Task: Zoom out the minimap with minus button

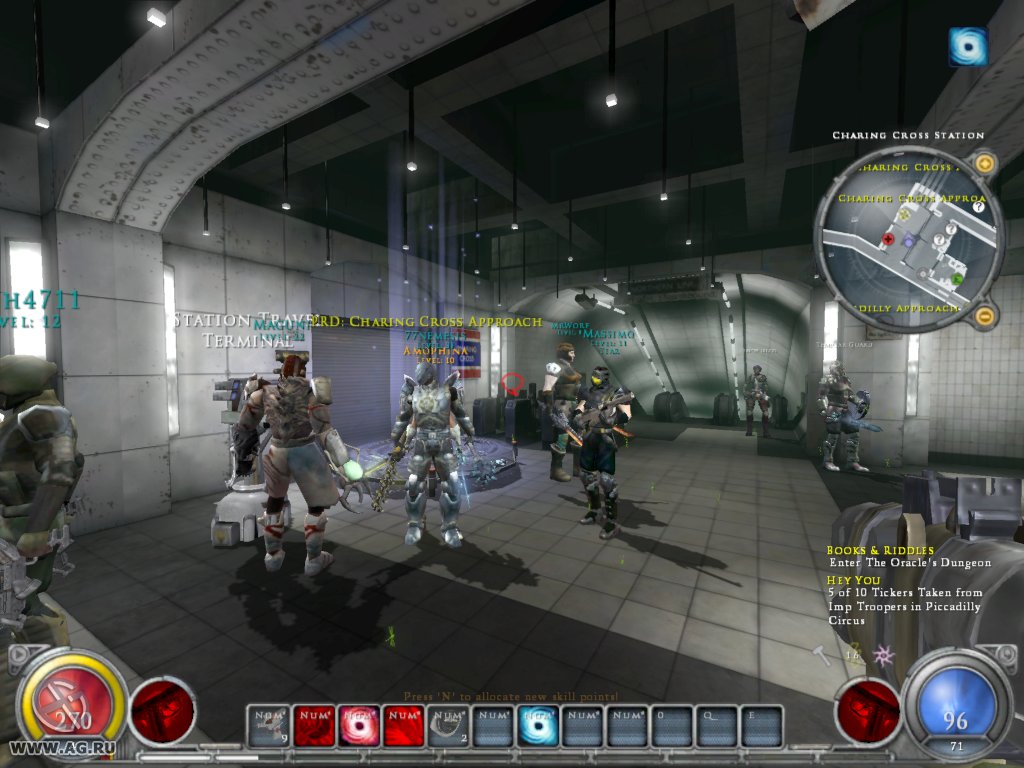Action: 985,317
